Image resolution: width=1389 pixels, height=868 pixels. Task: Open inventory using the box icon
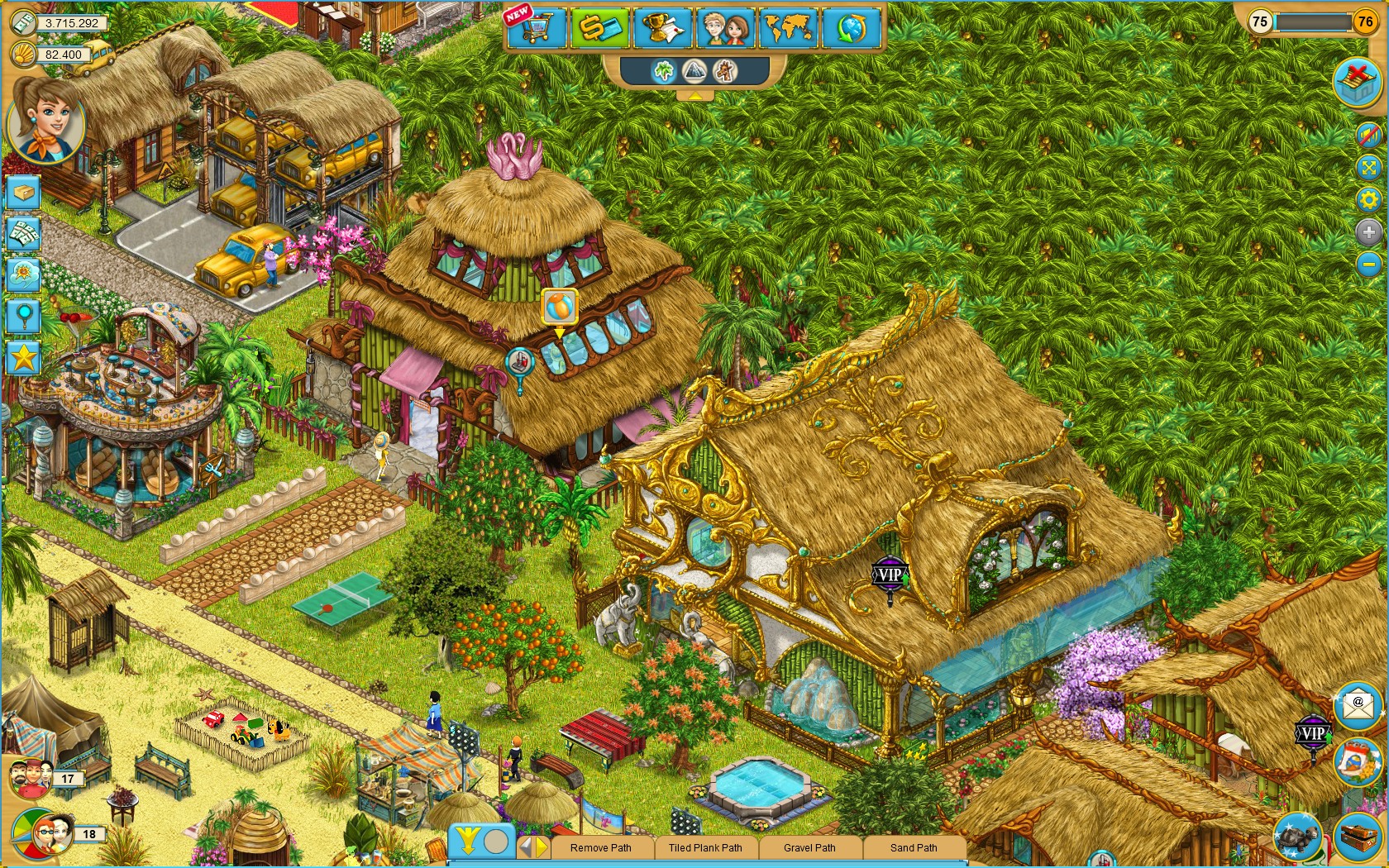tap(23, 193)
